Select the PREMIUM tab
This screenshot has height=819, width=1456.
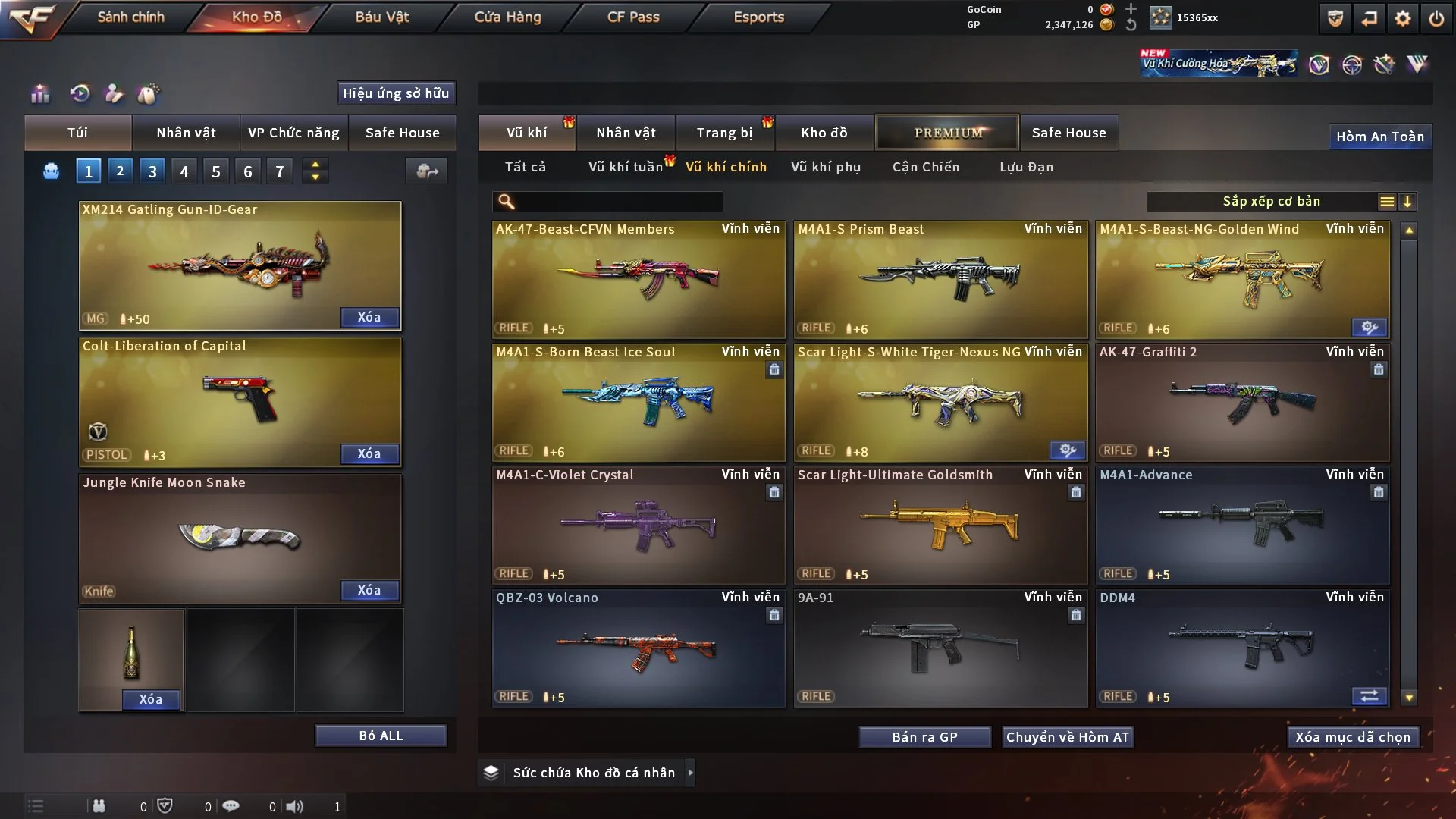pyautogui.click(x=948, y=133)
